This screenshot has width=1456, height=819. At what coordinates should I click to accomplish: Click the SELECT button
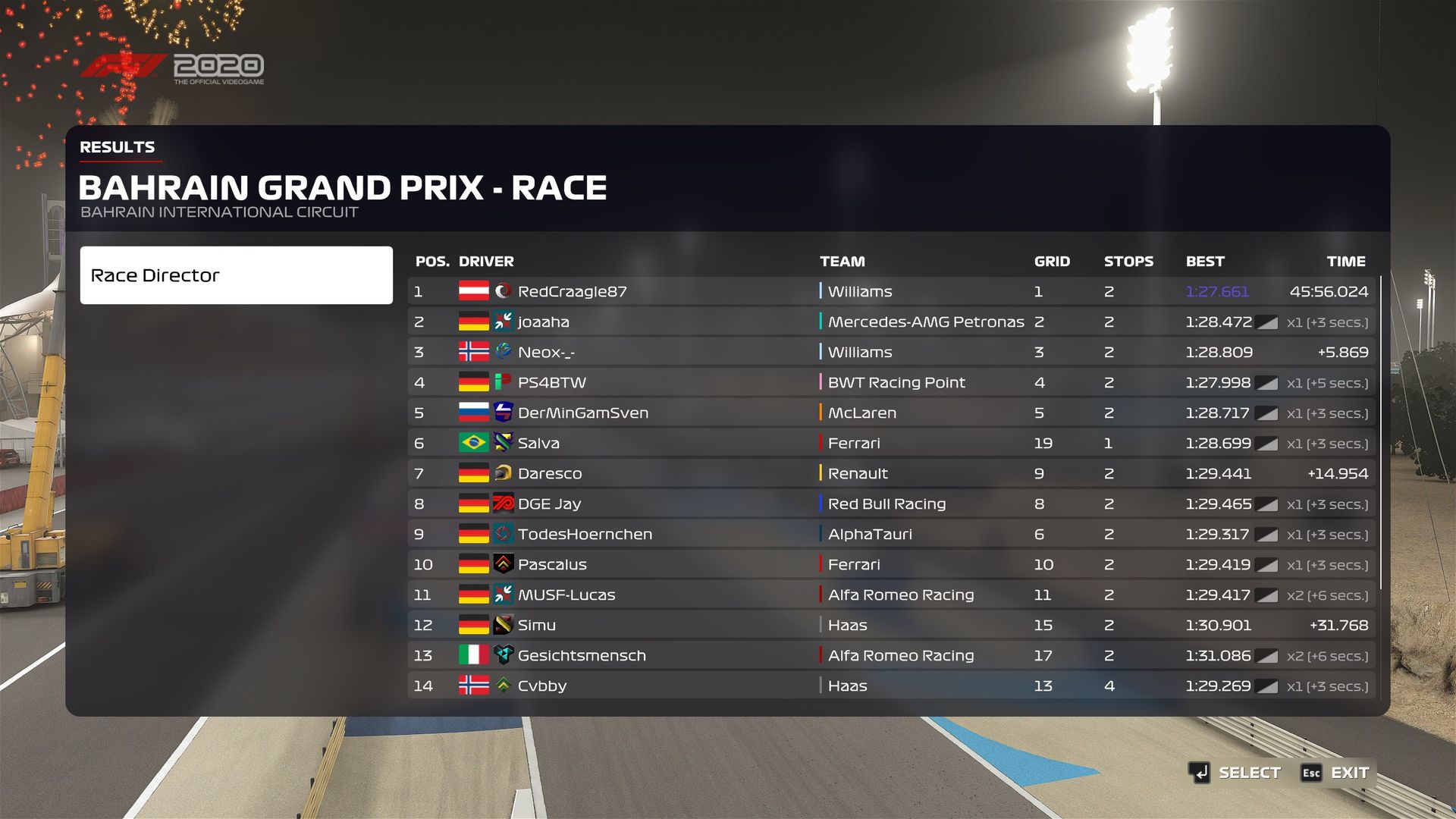click(x=1235, y=773)
